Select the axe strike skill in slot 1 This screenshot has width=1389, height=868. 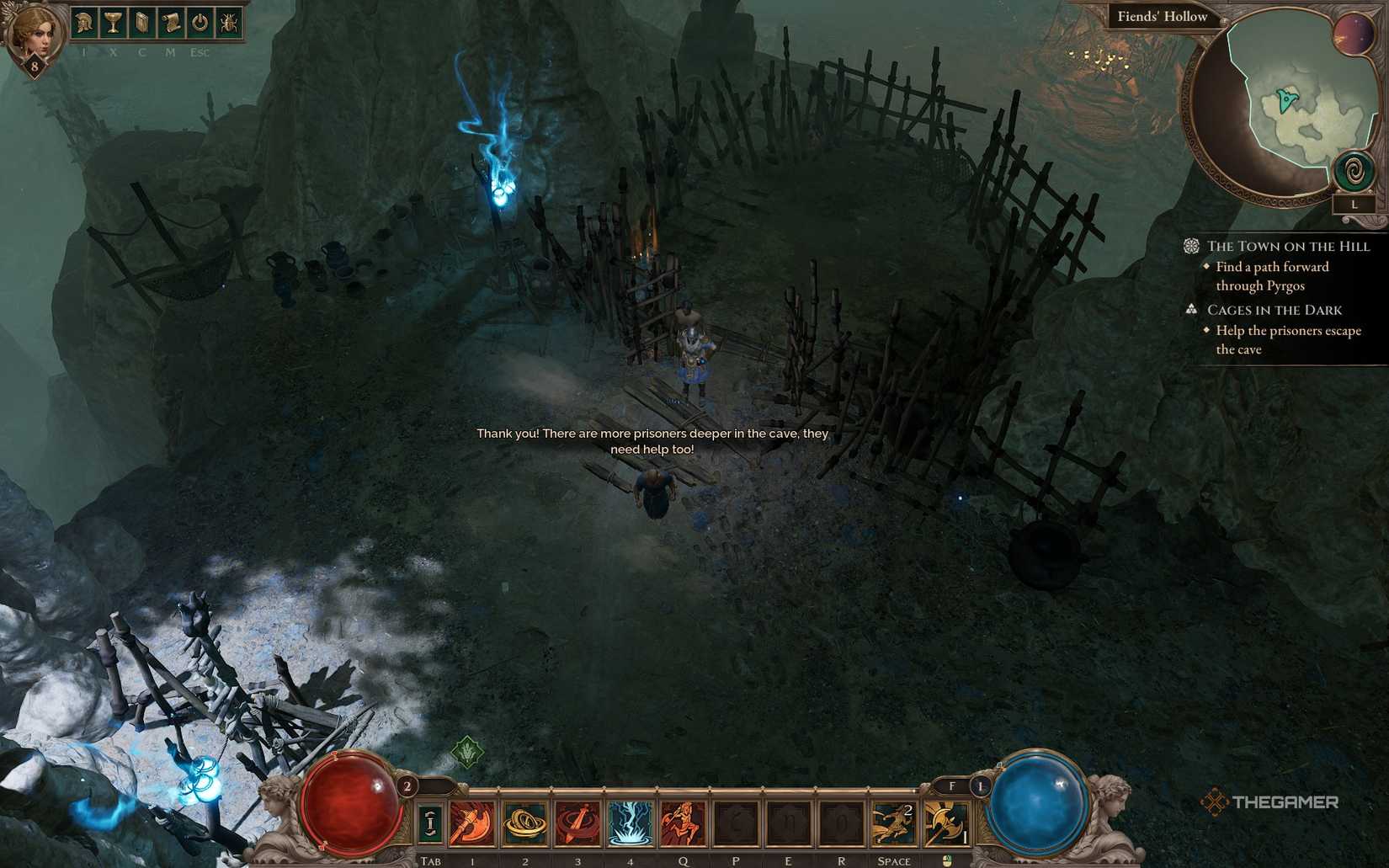pos(472,821)
